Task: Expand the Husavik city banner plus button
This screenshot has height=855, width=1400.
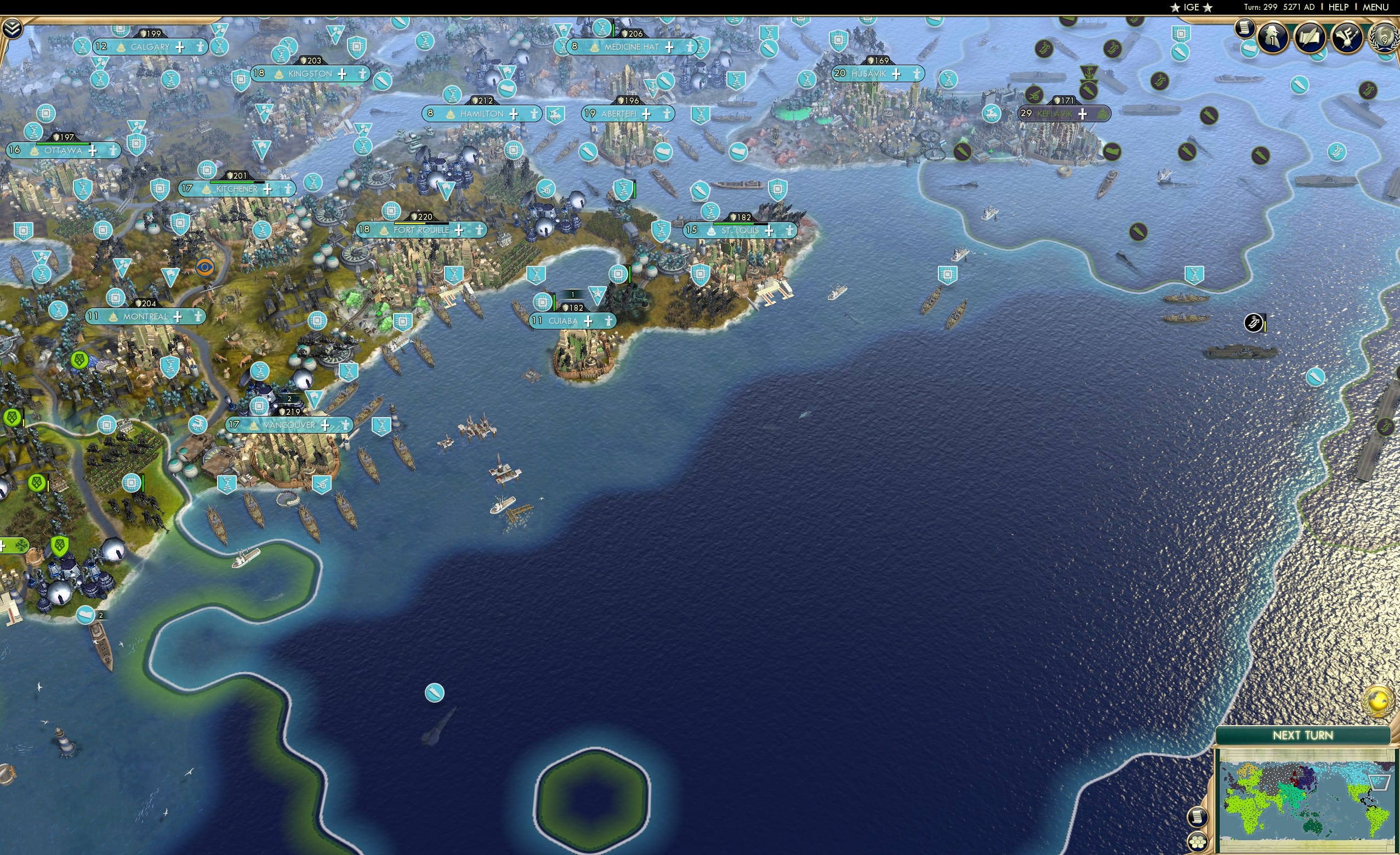Action: (896, 74)
